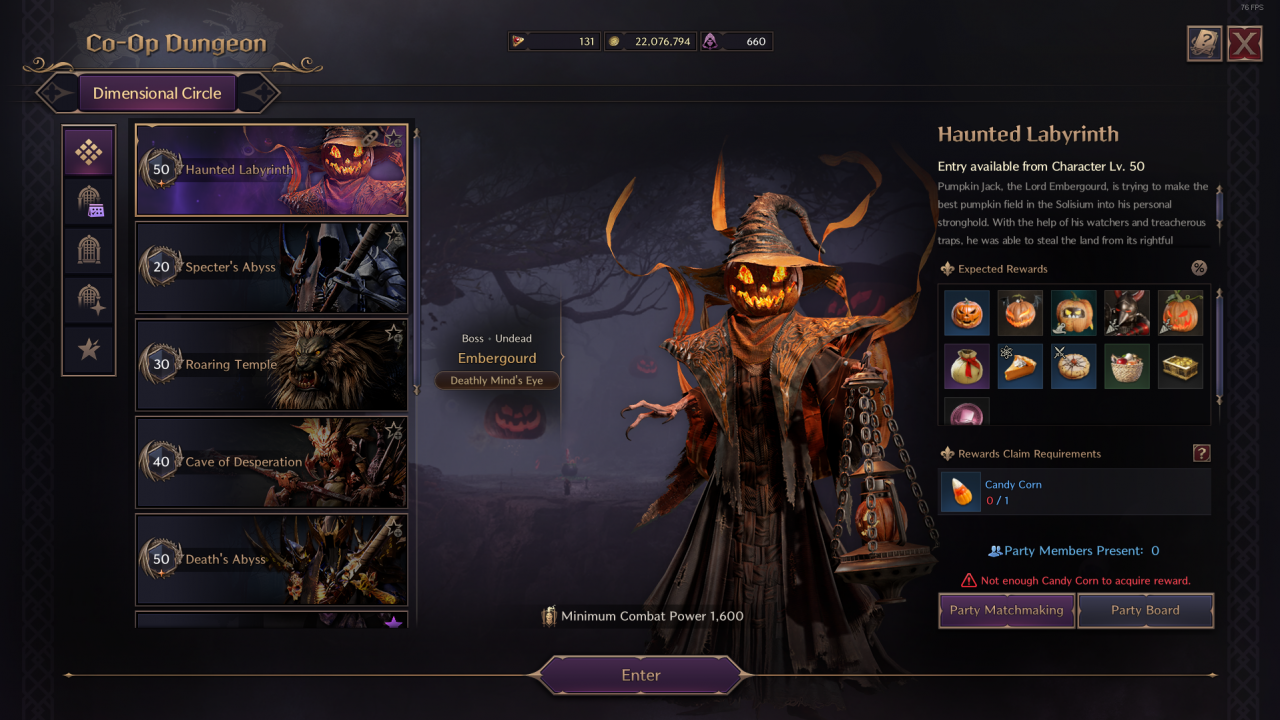Select the star dungeon category icon
This screenshot has width=1280, height=720.
click(88, 350)
